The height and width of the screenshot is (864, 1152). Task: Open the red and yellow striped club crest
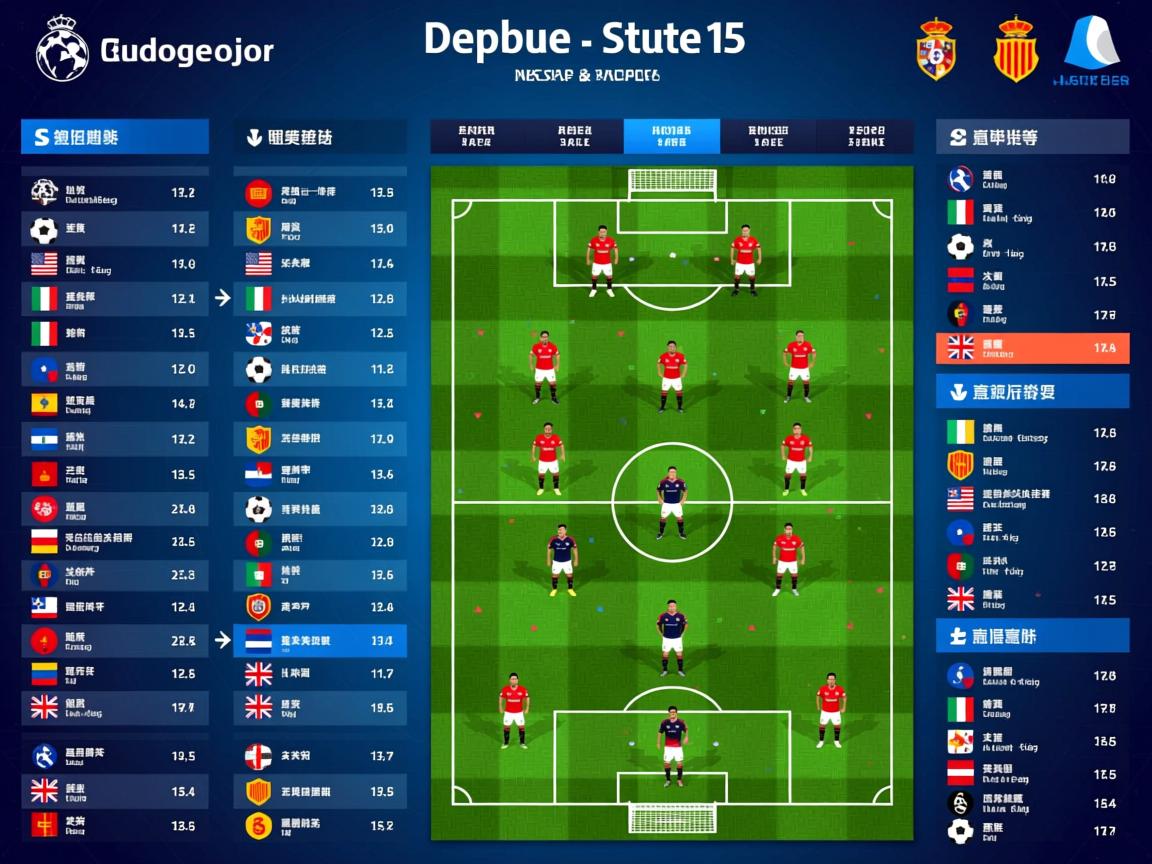click(1015, 49)
